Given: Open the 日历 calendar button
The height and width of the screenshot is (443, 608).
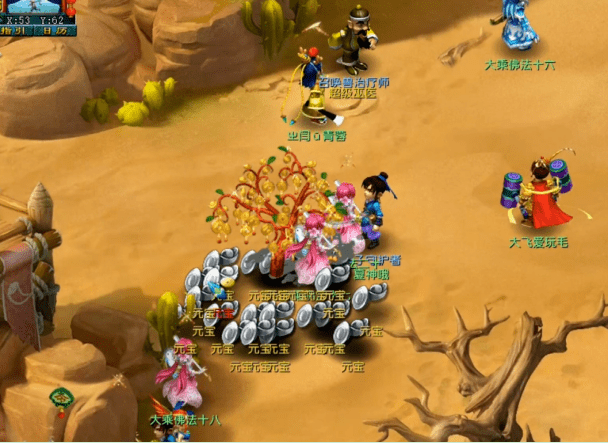Looking at the screenshot, I should 56,31.
